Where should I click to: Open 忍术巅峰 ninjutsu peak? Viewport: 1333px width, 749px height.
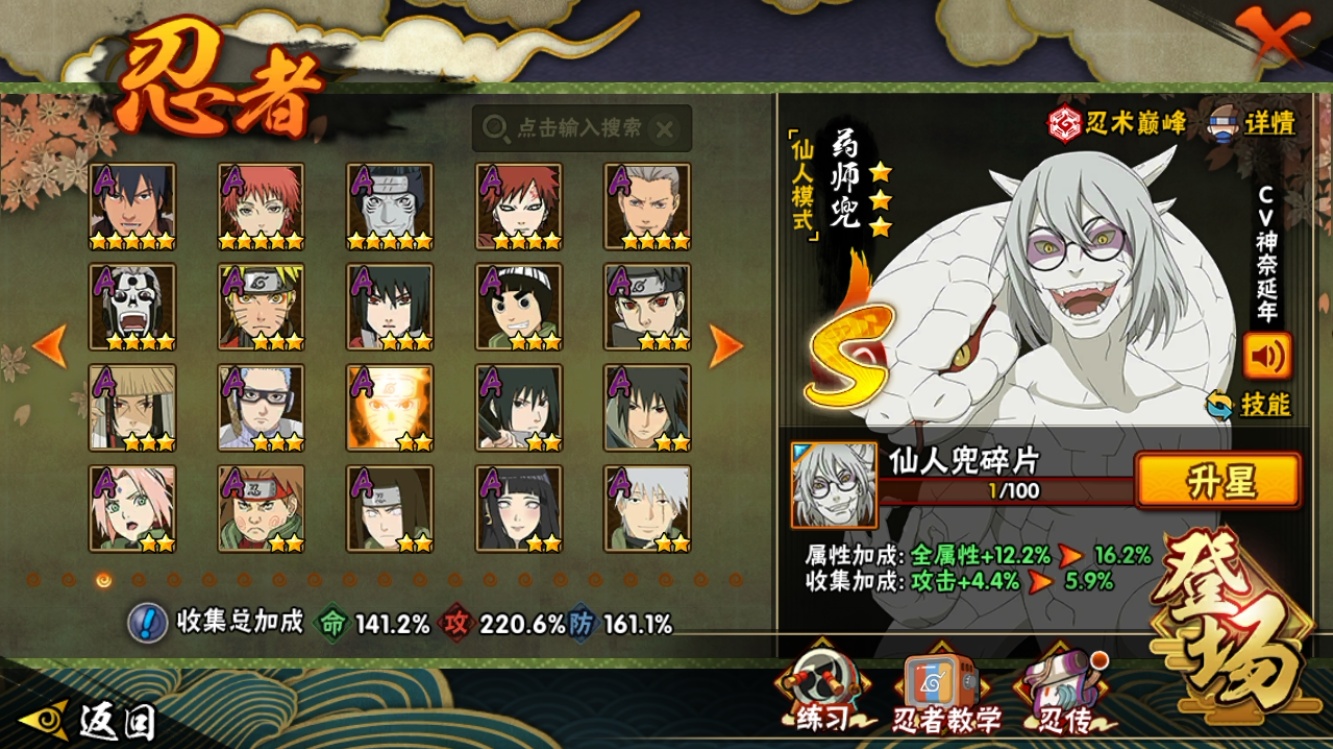pyautogui.click(x=1117, y=123)
